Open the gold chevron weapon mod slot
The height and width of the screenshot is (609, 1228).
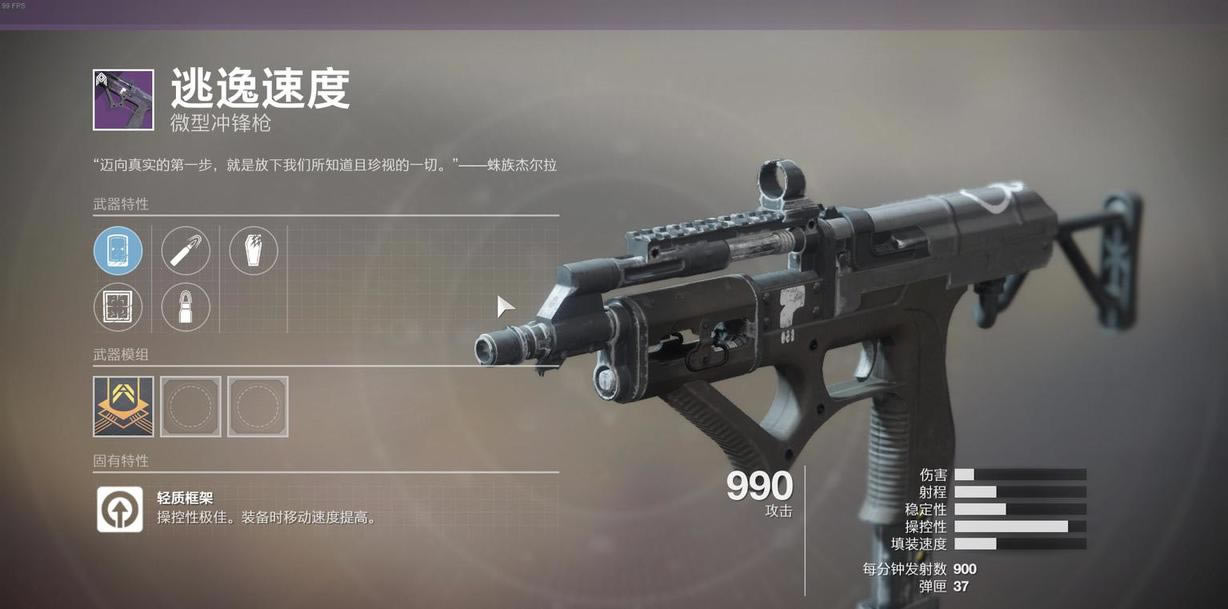pyautogui.click(x=123, y=406)
